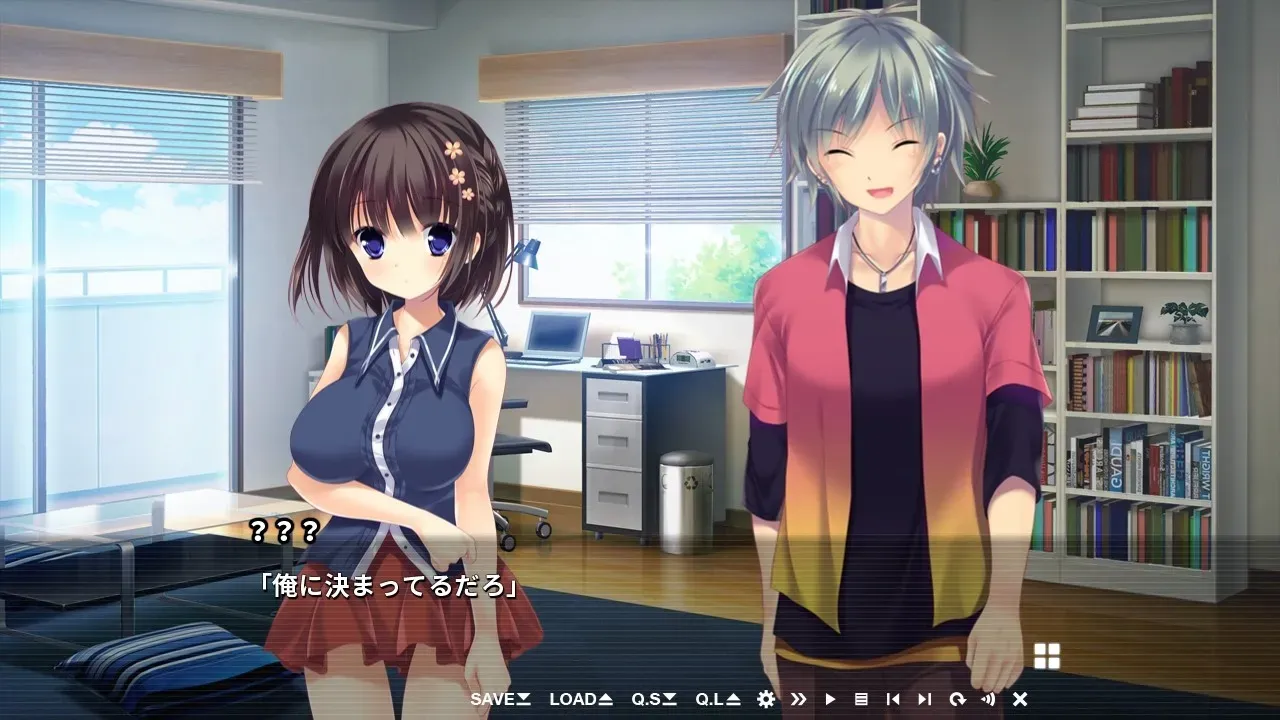Replay the voice line with the speaker icon
This screenshot has height=720, width=1280.
pos(989,700)
